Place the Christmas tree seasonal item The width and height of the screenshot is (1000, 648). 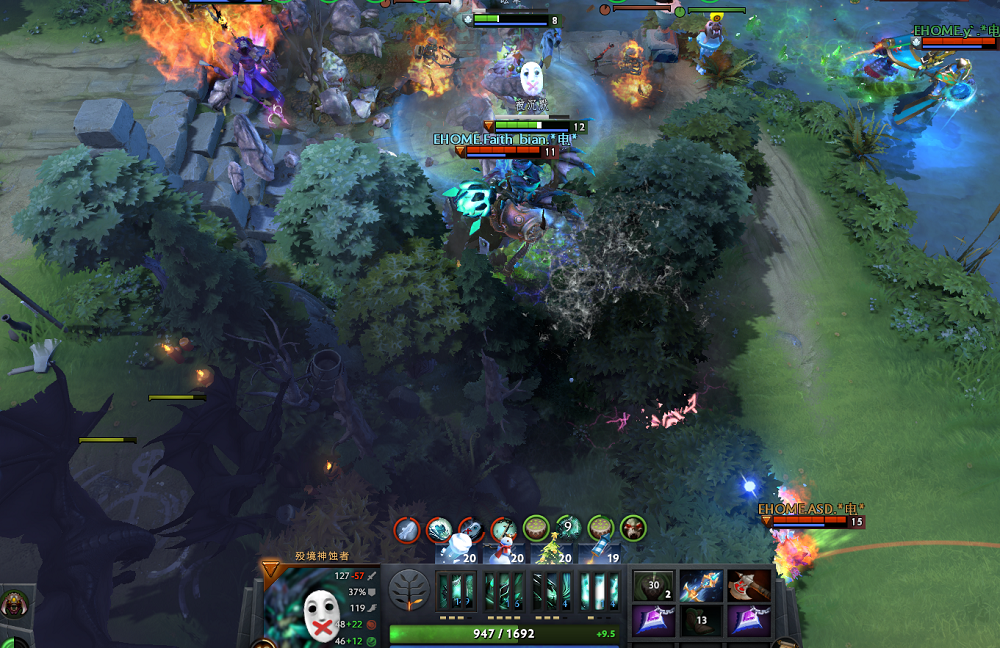pos(553,550)
